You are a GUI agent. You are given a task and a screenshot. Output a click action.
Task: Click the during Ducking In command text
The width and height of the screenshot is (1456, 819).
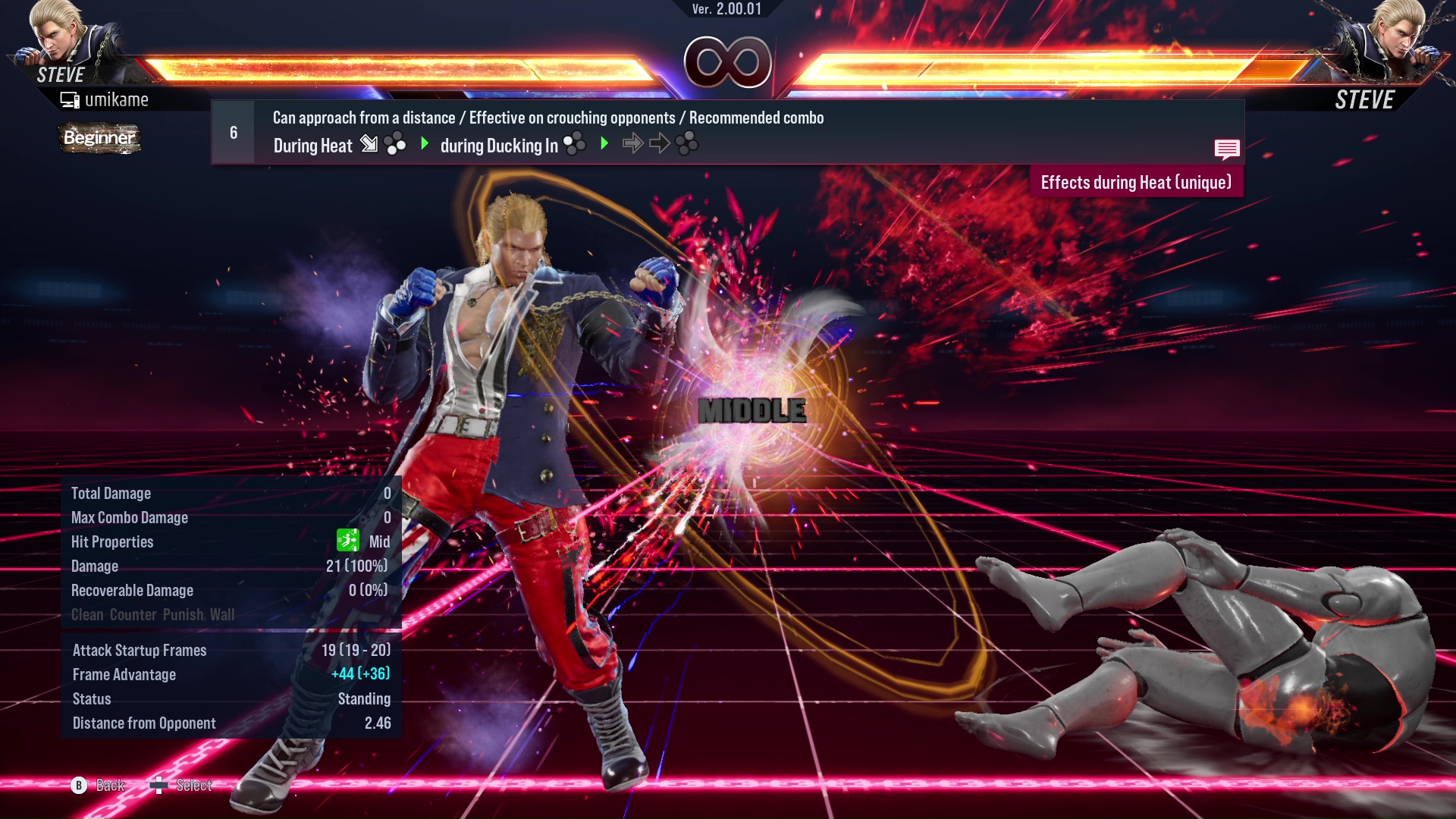click(502, 146)
